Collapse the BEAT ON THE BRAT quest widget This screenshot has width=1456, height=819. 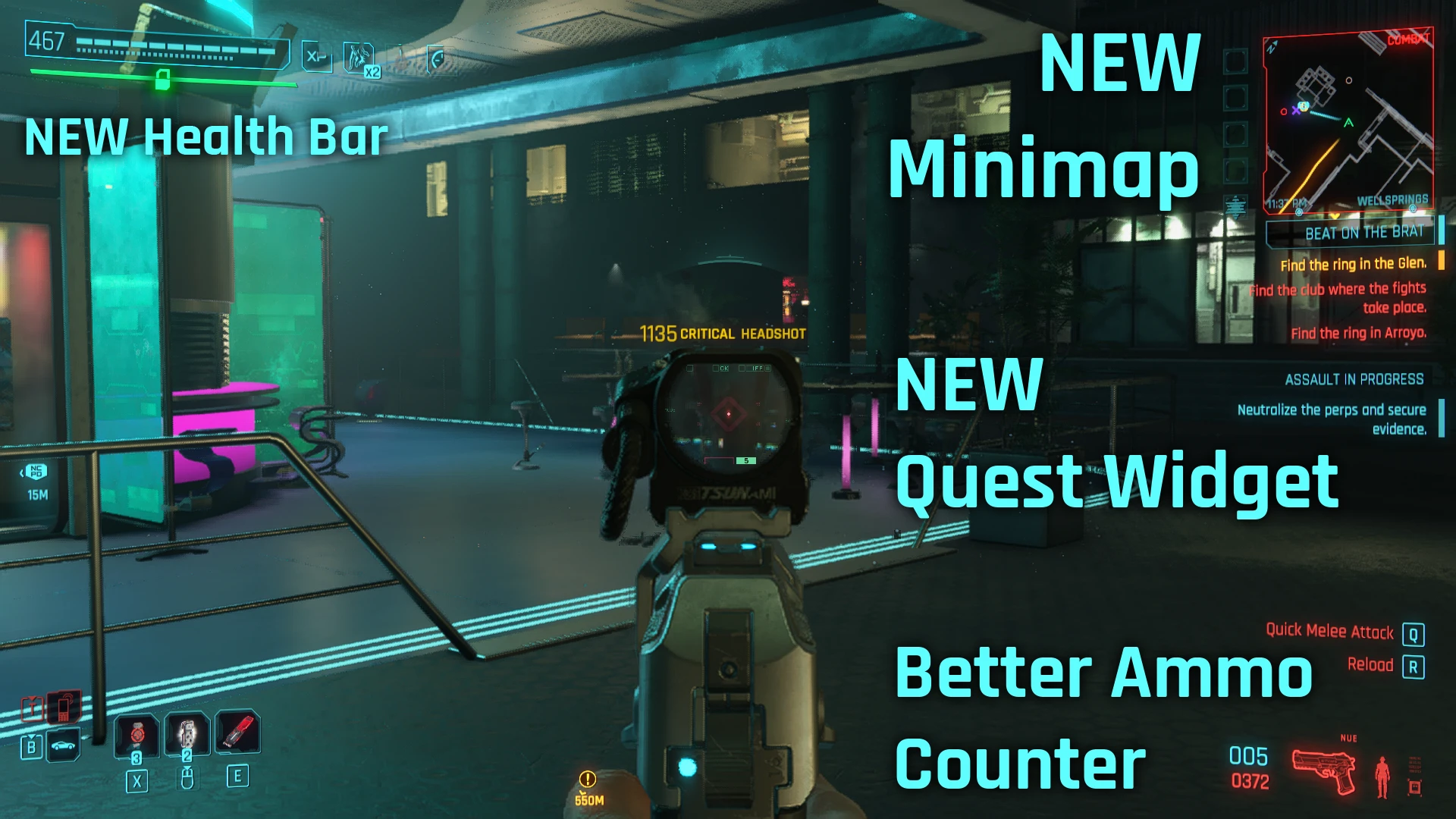point(1364,233)
